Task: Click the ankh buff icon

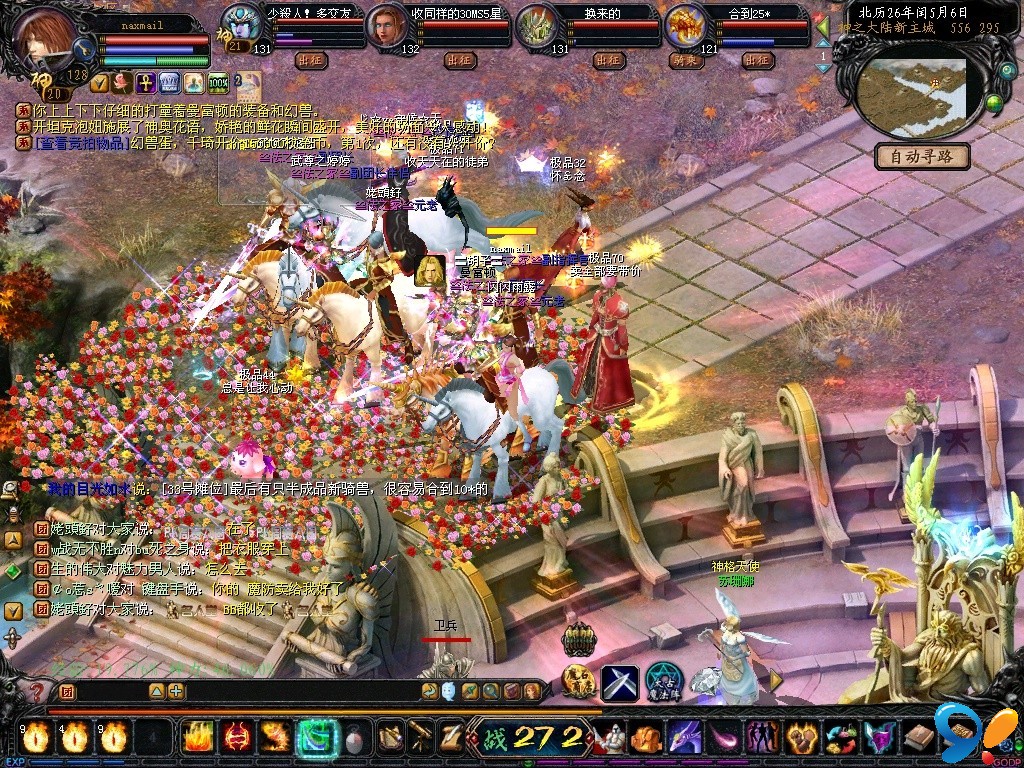Action: coord(144,82)
